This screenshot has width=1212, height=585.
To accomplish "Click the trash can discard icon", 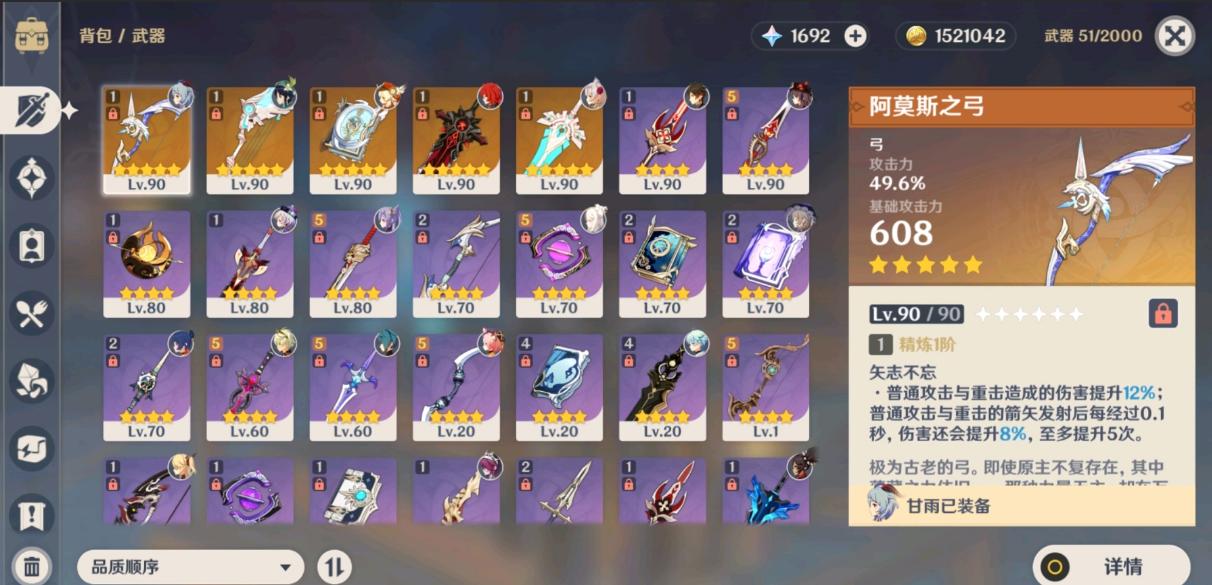I will pyautogui.click(x=32, y=565).
